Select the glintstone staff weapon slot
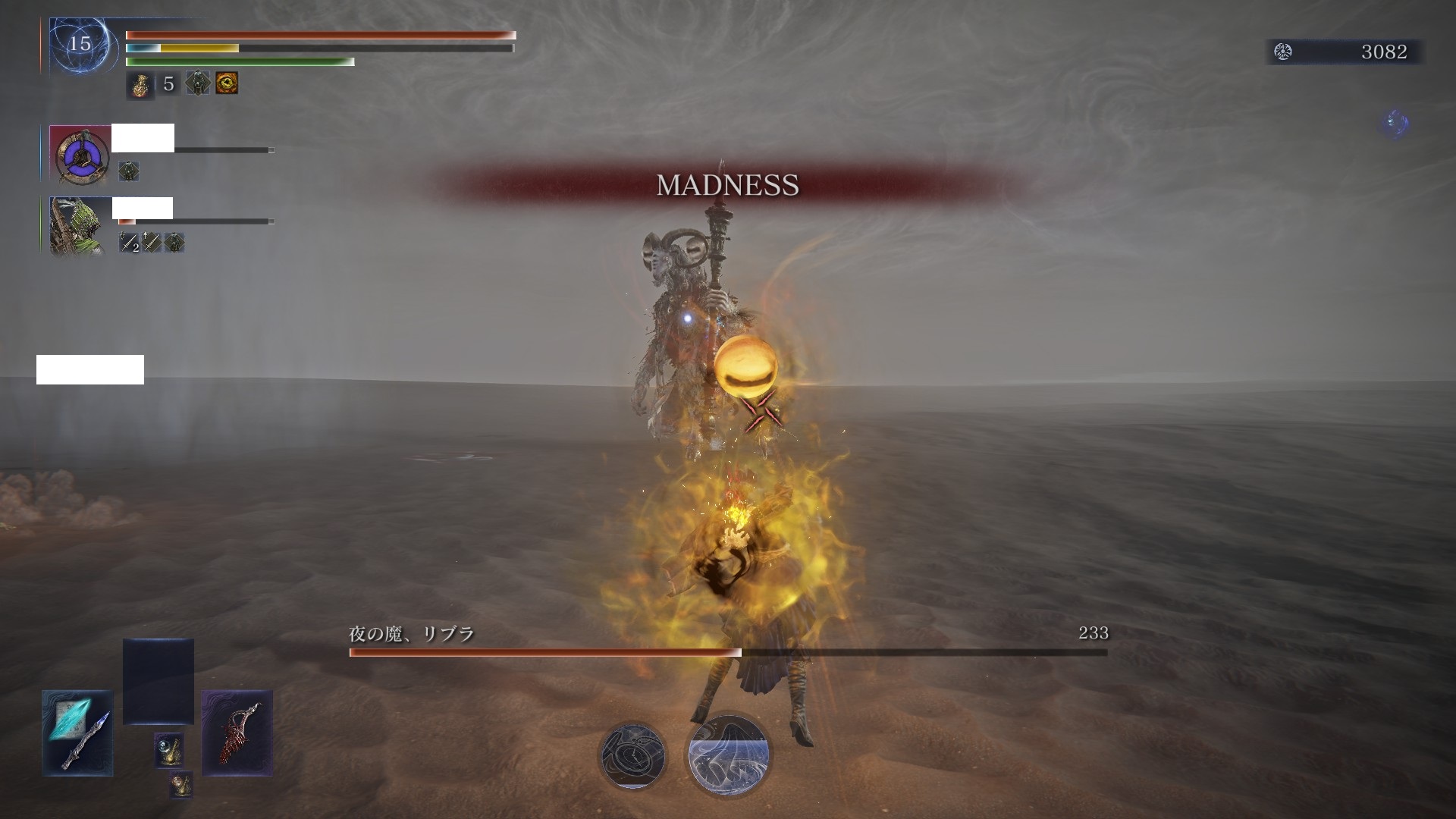The image size is (1456, 819). coord(77,733)
